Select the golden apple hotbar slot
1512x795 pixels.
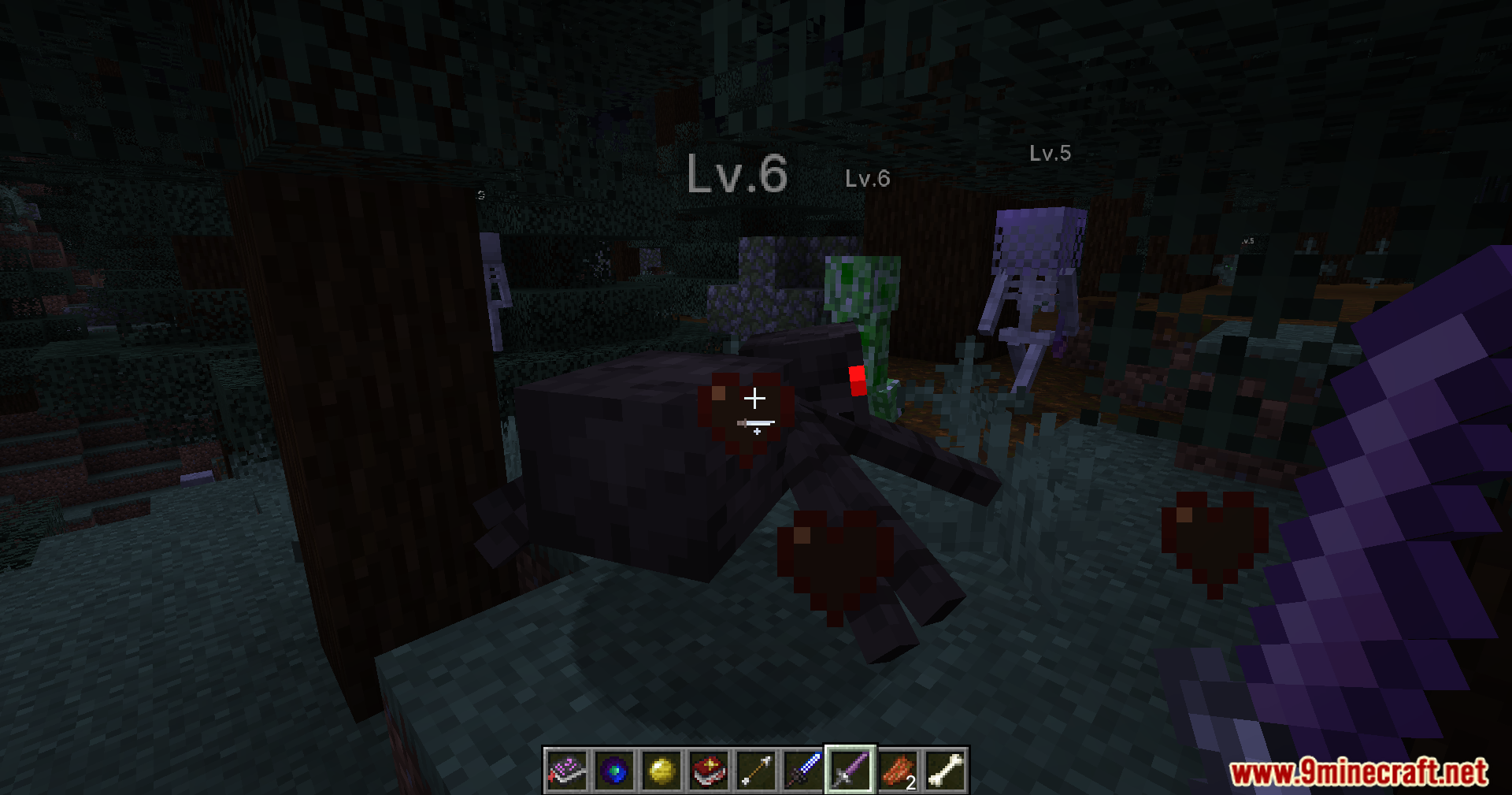click(662, 771)
